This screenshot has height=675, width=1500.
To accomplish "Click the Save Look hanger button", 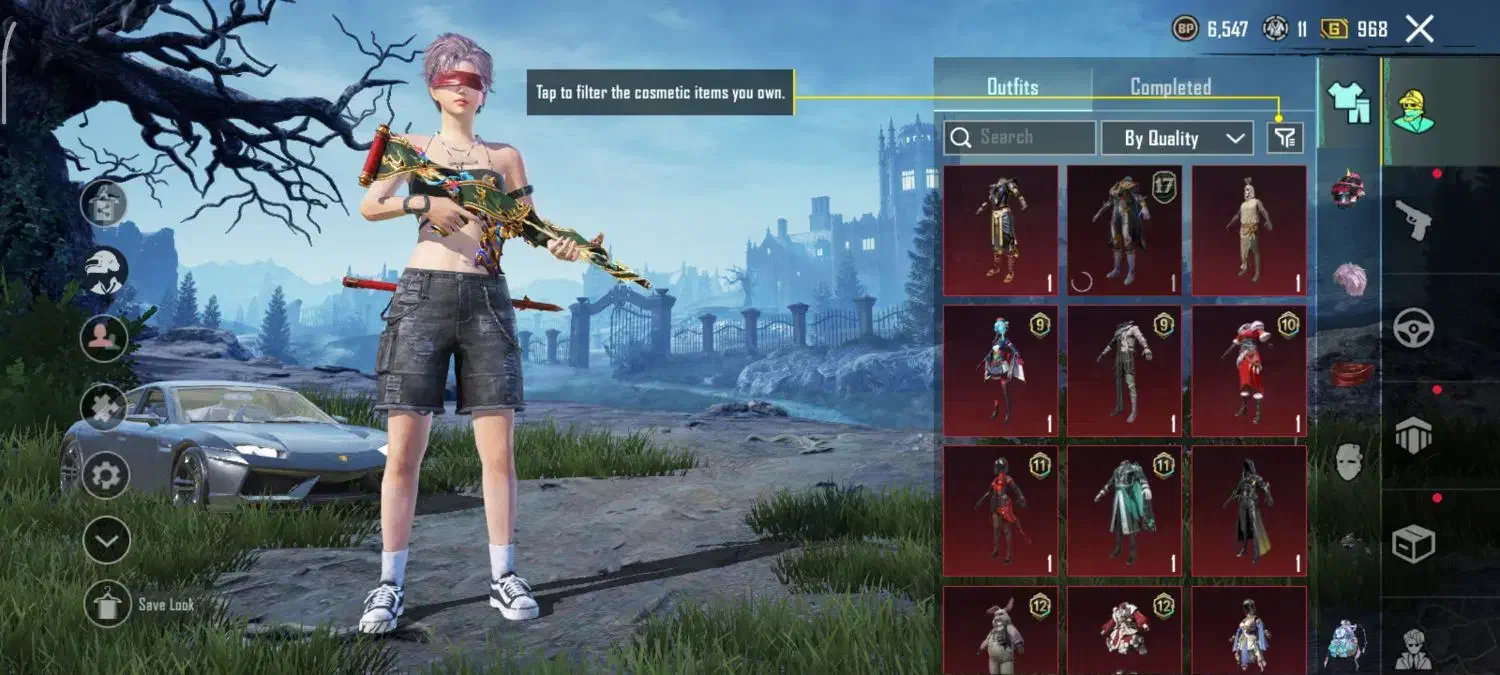I will pos(106,604).
